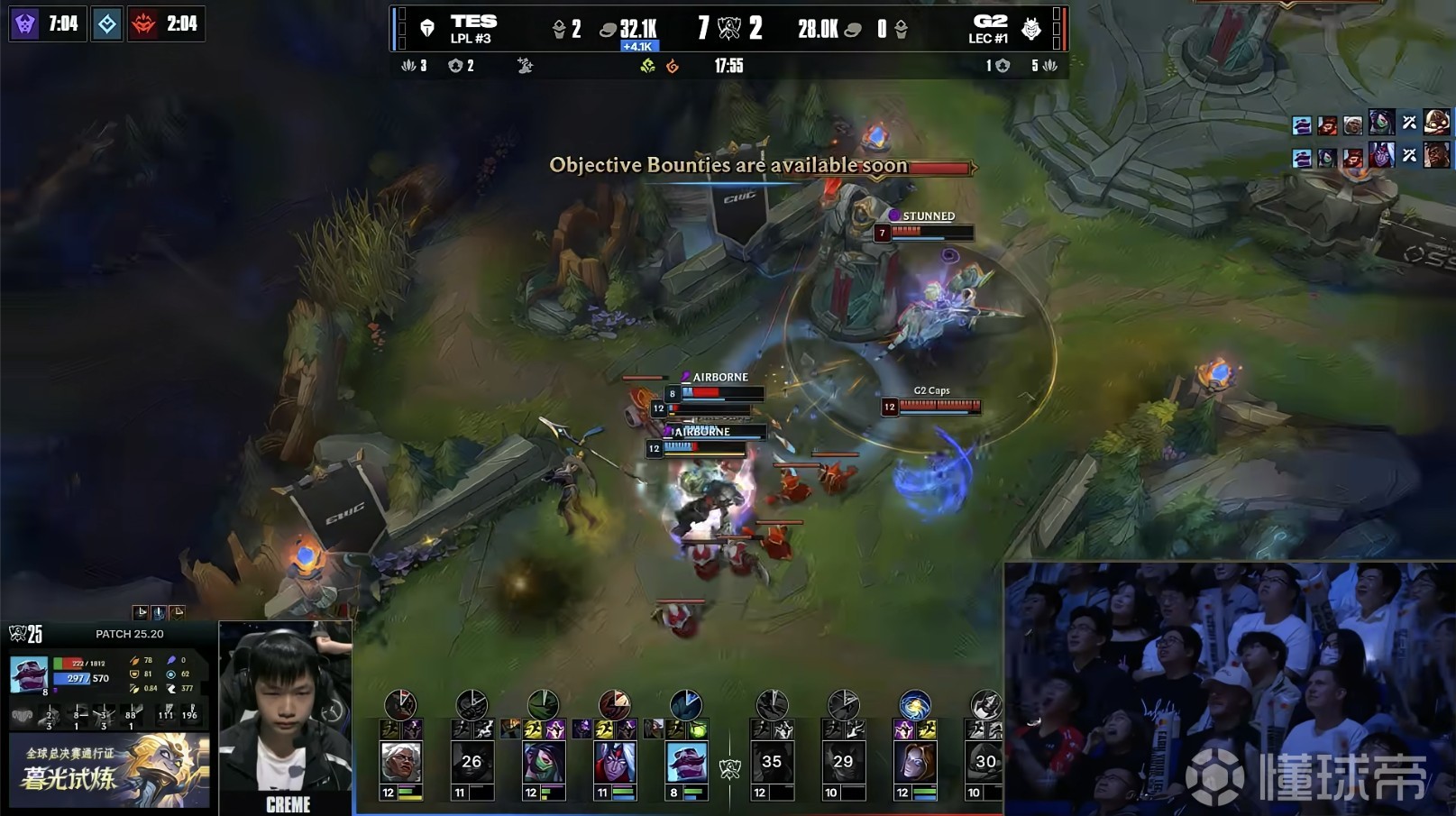Select the Akali portrait in the bottom bar

[544, 763]
